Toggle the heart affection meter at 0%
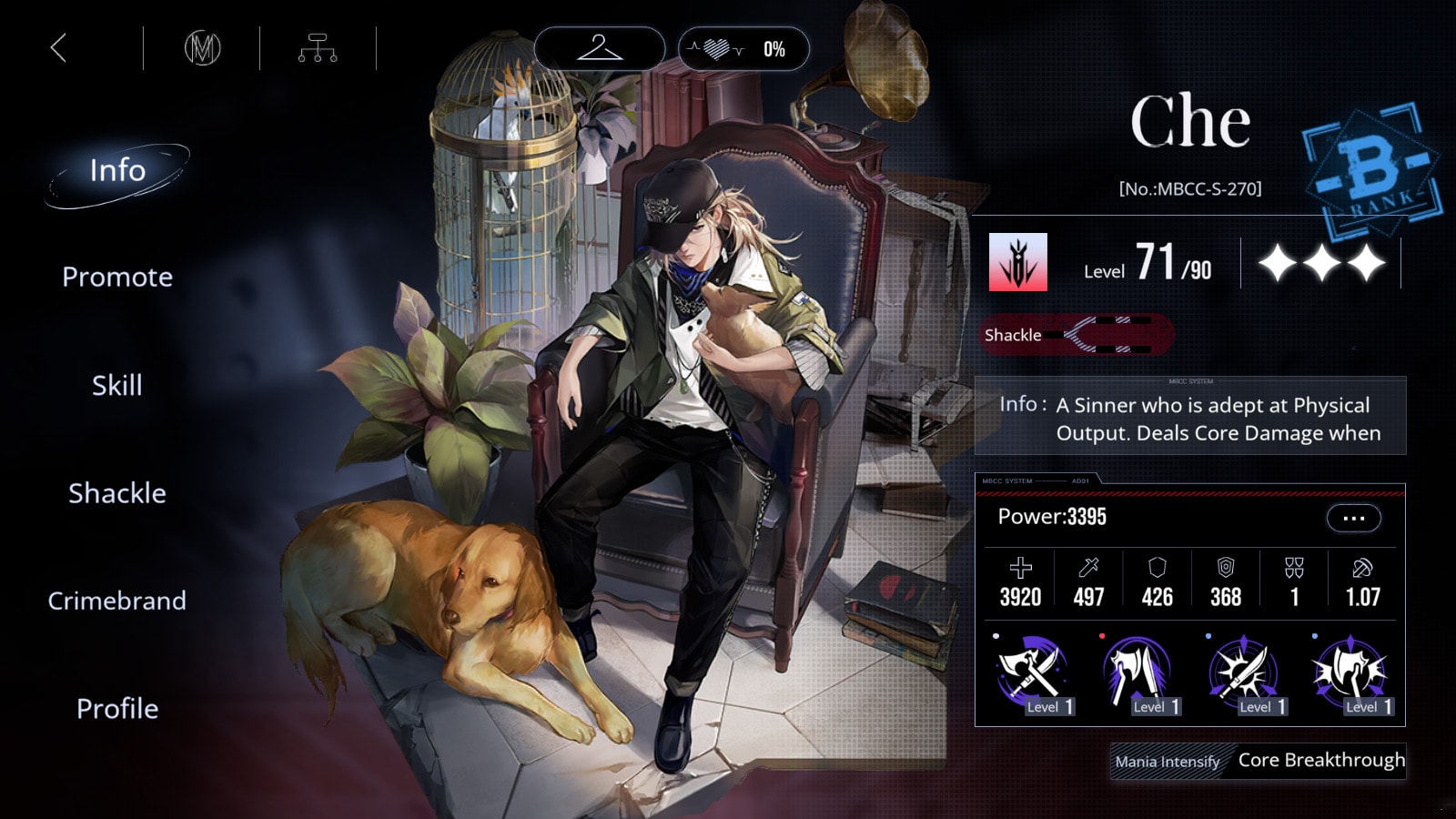Screen dimensions: 1456x819 pyautogui.click(x=742, y=49)
